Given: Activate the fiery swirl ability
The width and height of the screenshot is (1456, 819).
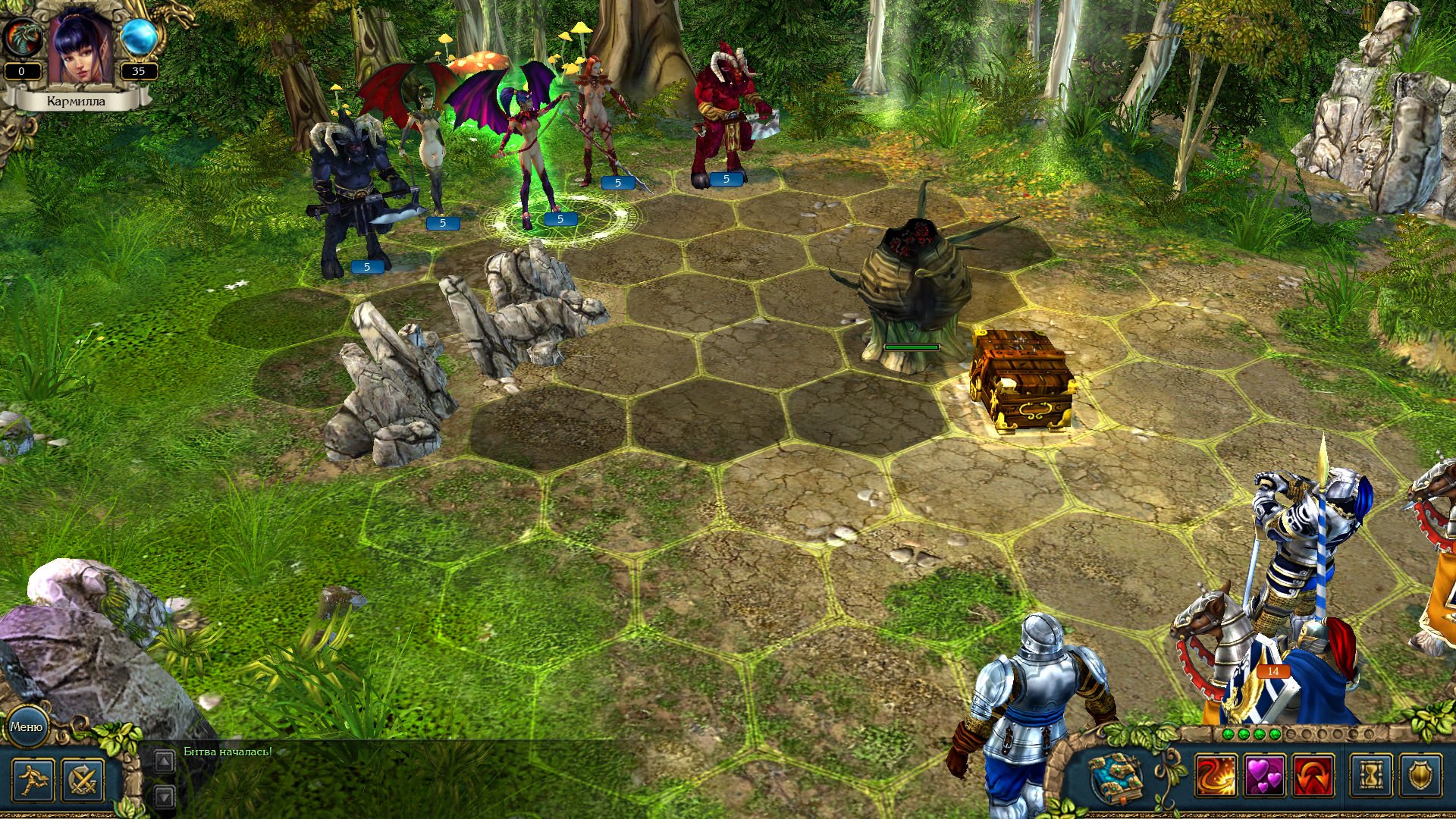Looking at the screenshot, I should [x=1216, y=776].
